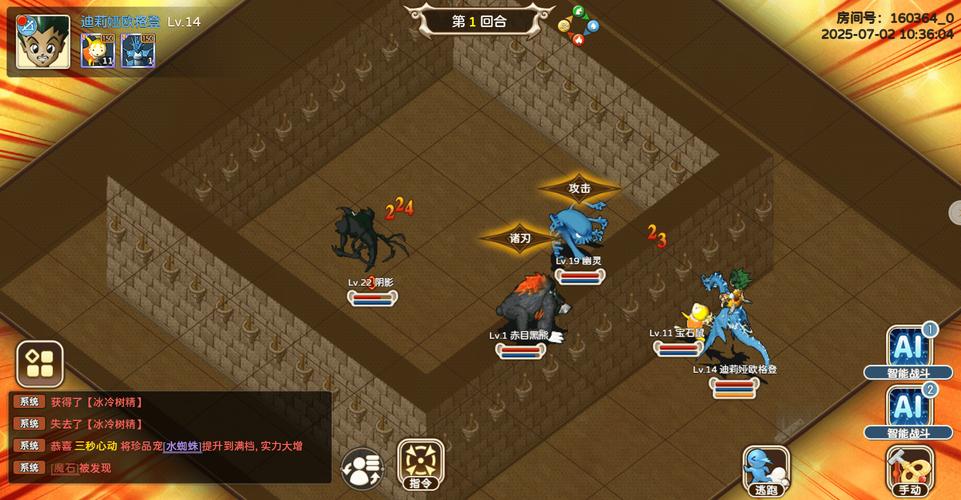Click the 魔石 link in chat
This screenshot has width=961, height=500.
(x=63, y=468)
